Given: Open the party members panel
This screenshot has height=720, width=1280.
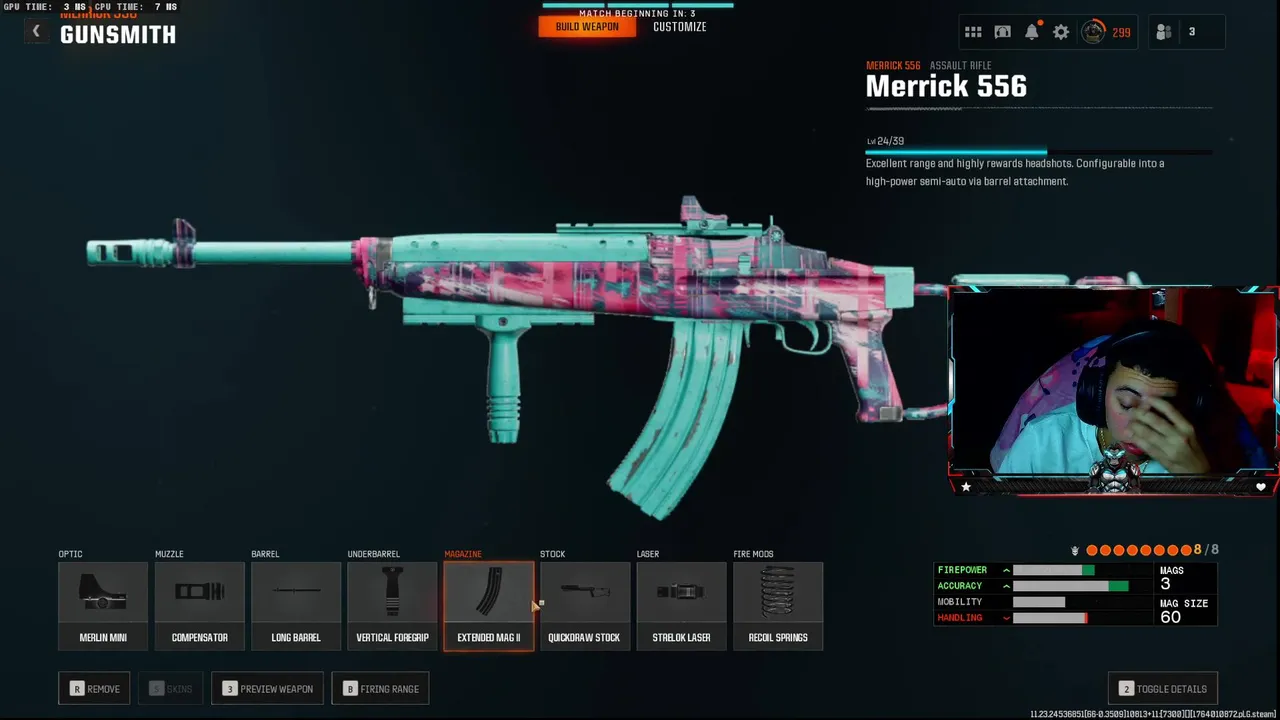Looking at the screenshot, I should pyautogui.click(x=1177, y=32).
